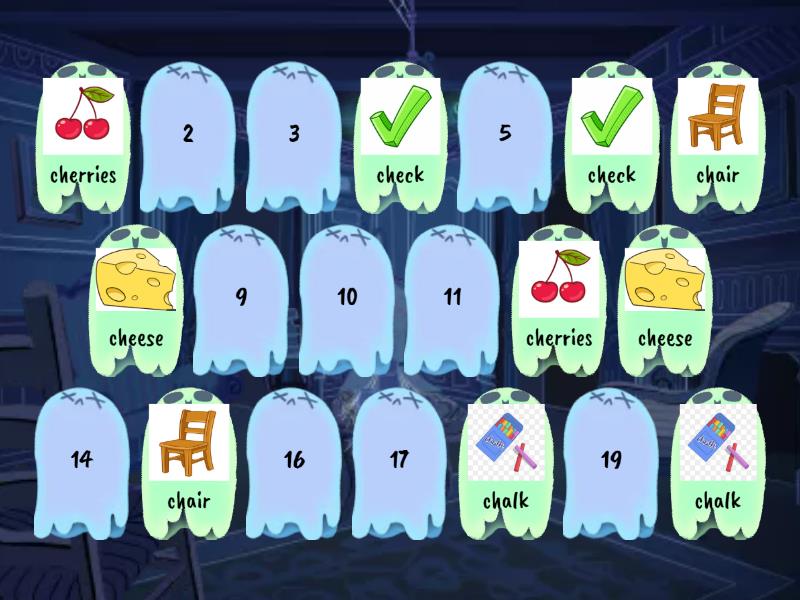Pick ghost card number 11
The height and width of the screenshot is (600, 800).
tap(452, 297)
